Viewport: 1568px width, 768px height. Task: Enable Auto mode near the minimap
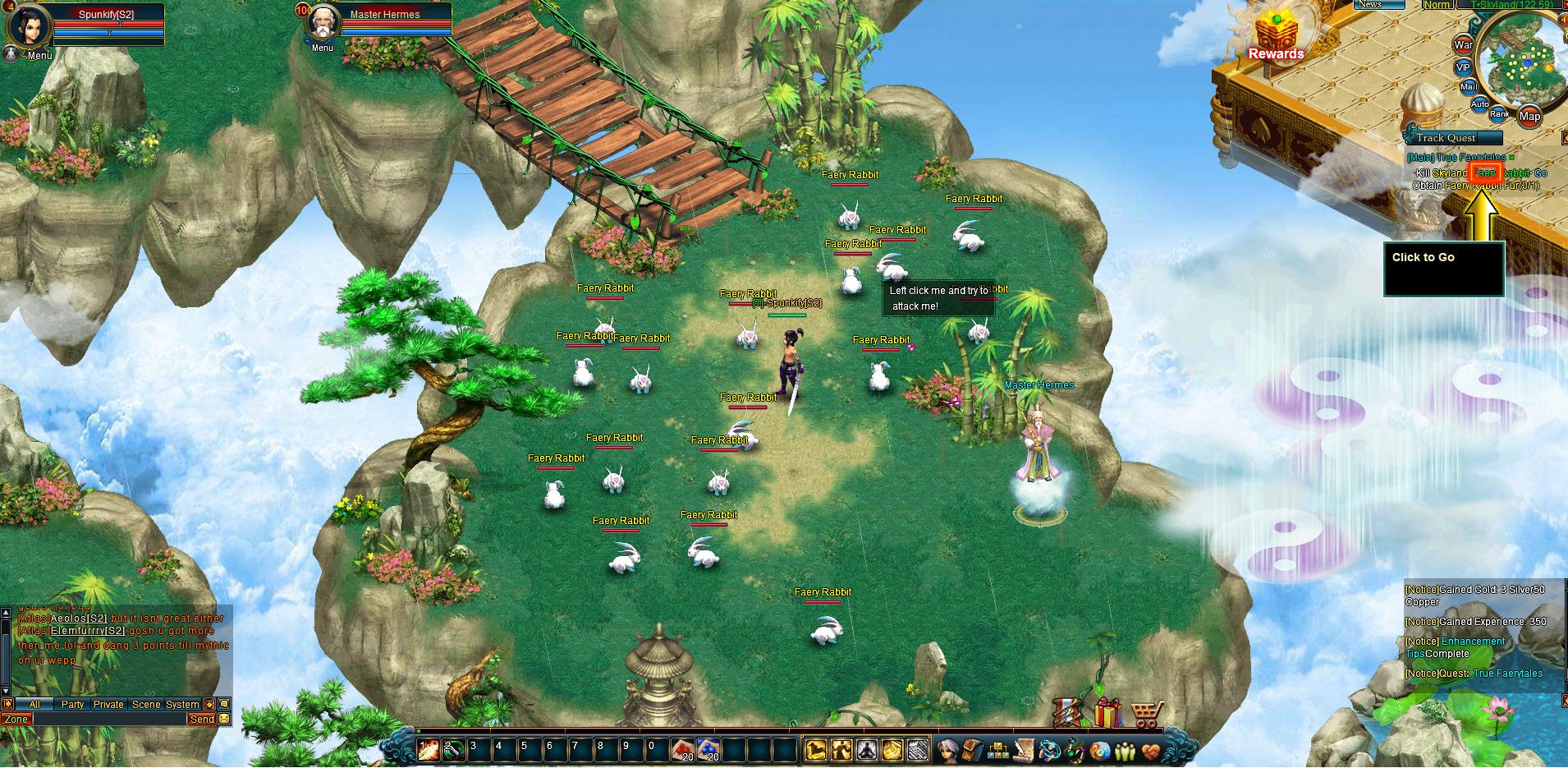[x=1480, y=103]
